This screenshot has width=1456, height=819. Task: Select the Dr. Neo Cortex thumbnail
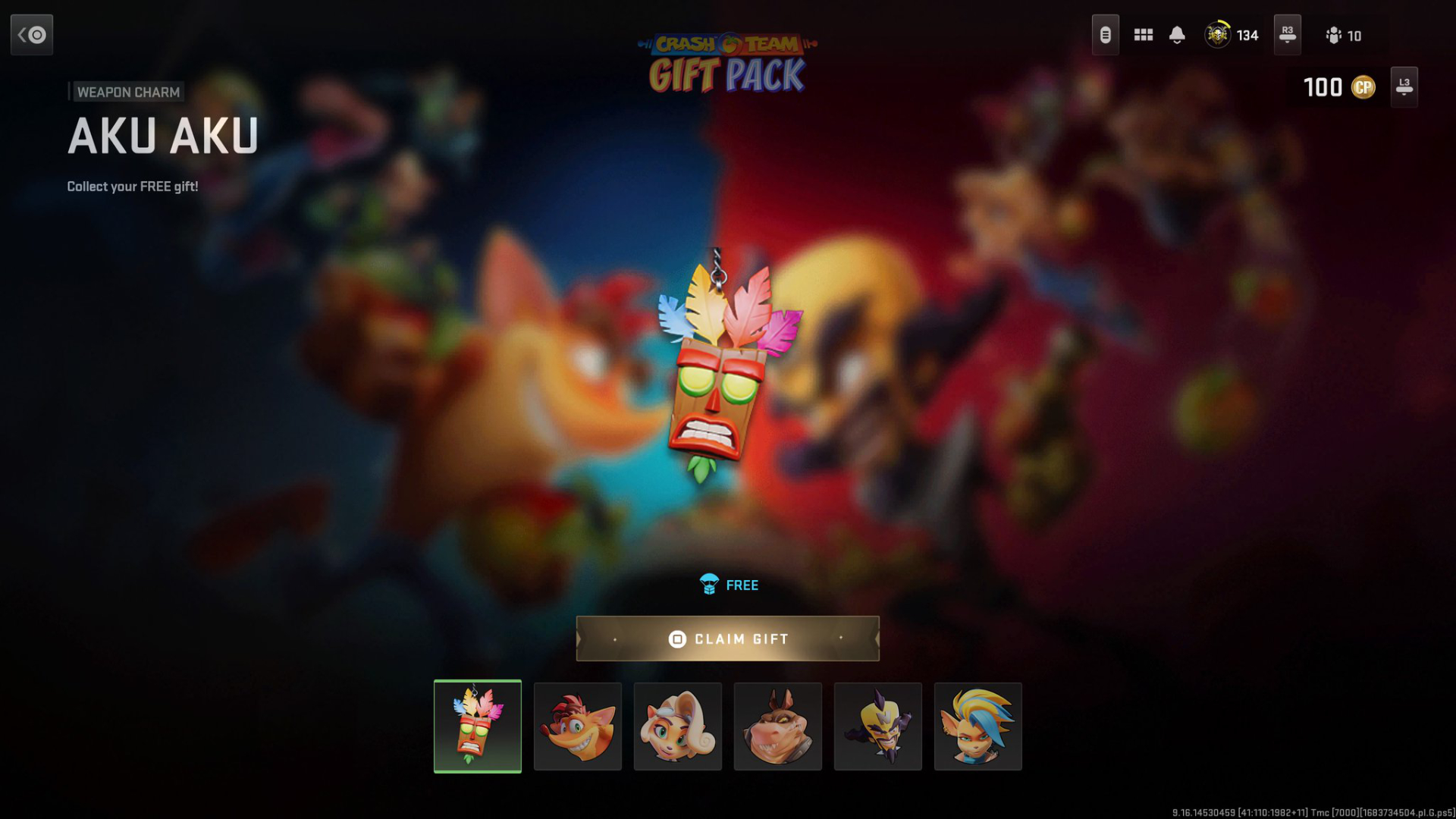point(878,726)
